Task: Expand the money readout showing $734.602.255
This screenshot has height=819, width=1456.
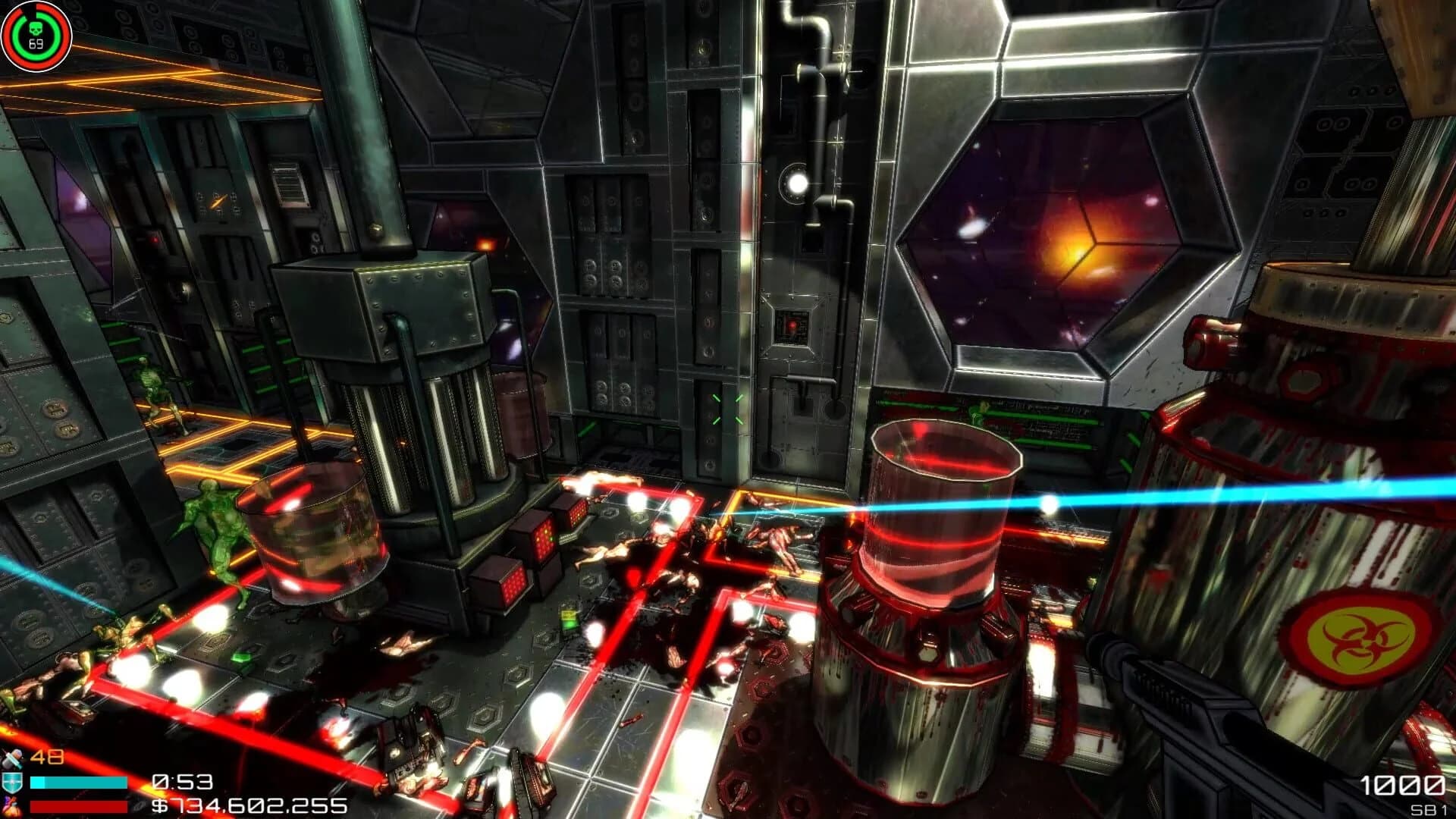Action: (244, 805)
